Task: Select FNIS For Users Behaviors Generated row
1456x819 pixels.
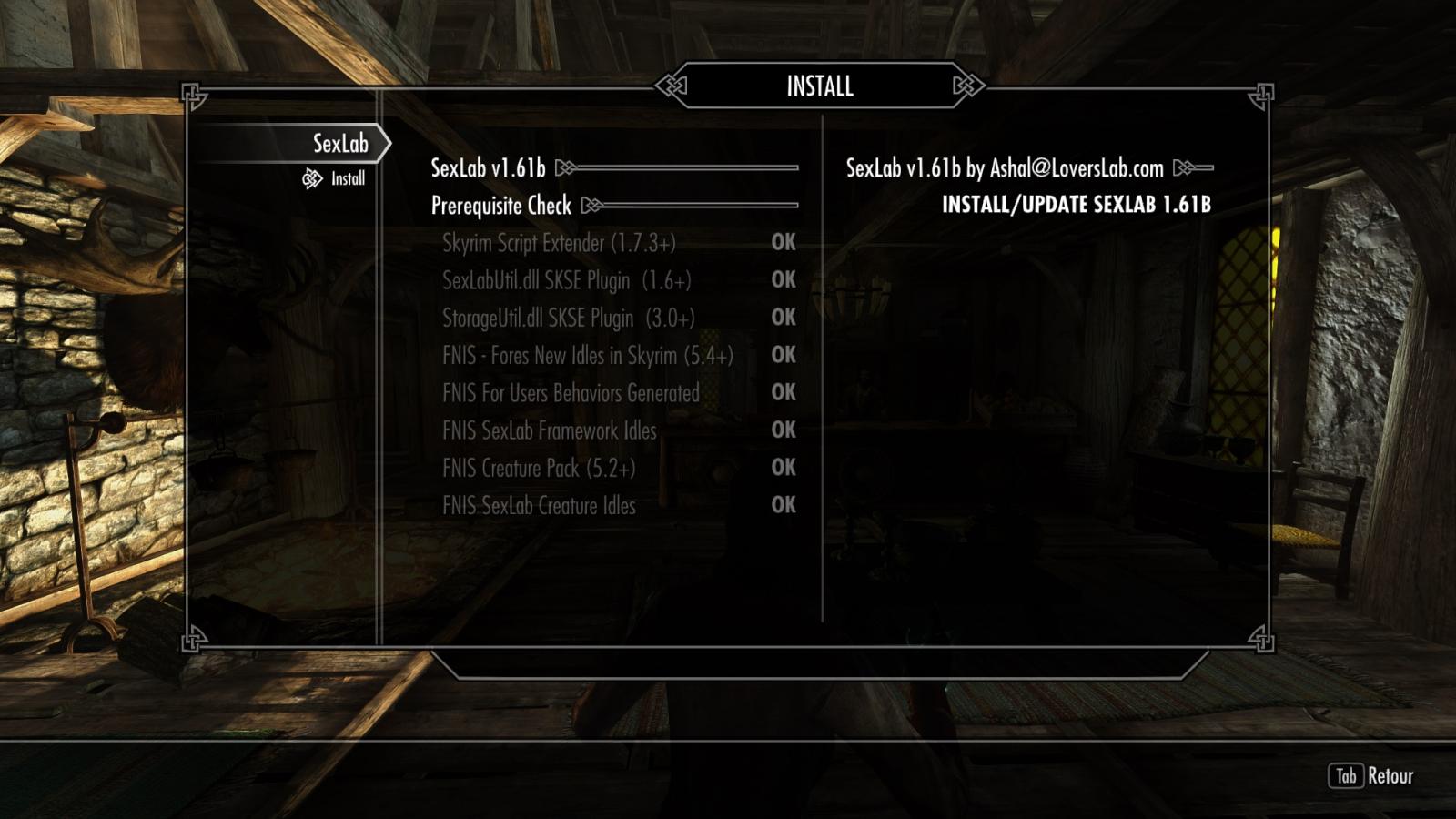Action: click(x=571, y=393)
